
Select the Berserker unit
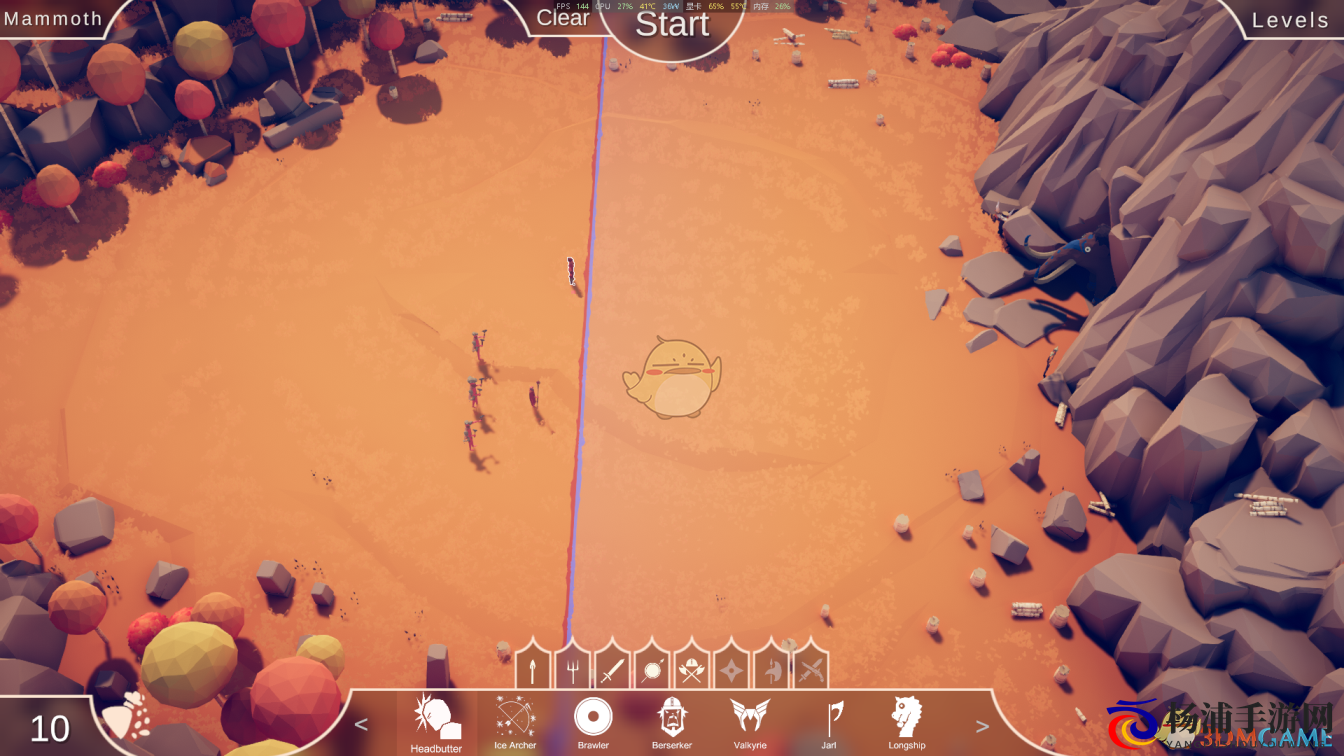pos(671,720)
